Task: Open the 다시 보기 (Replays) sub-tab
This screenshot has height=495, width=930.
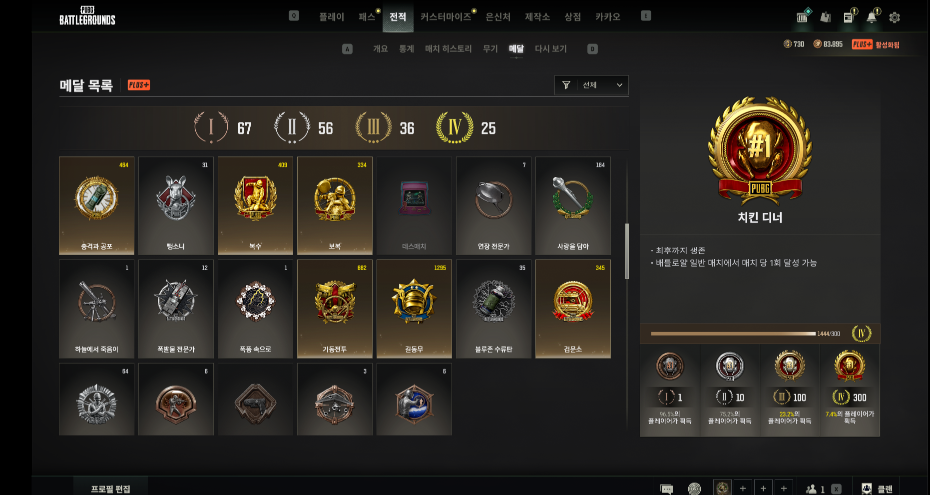Action: point(550,48)
